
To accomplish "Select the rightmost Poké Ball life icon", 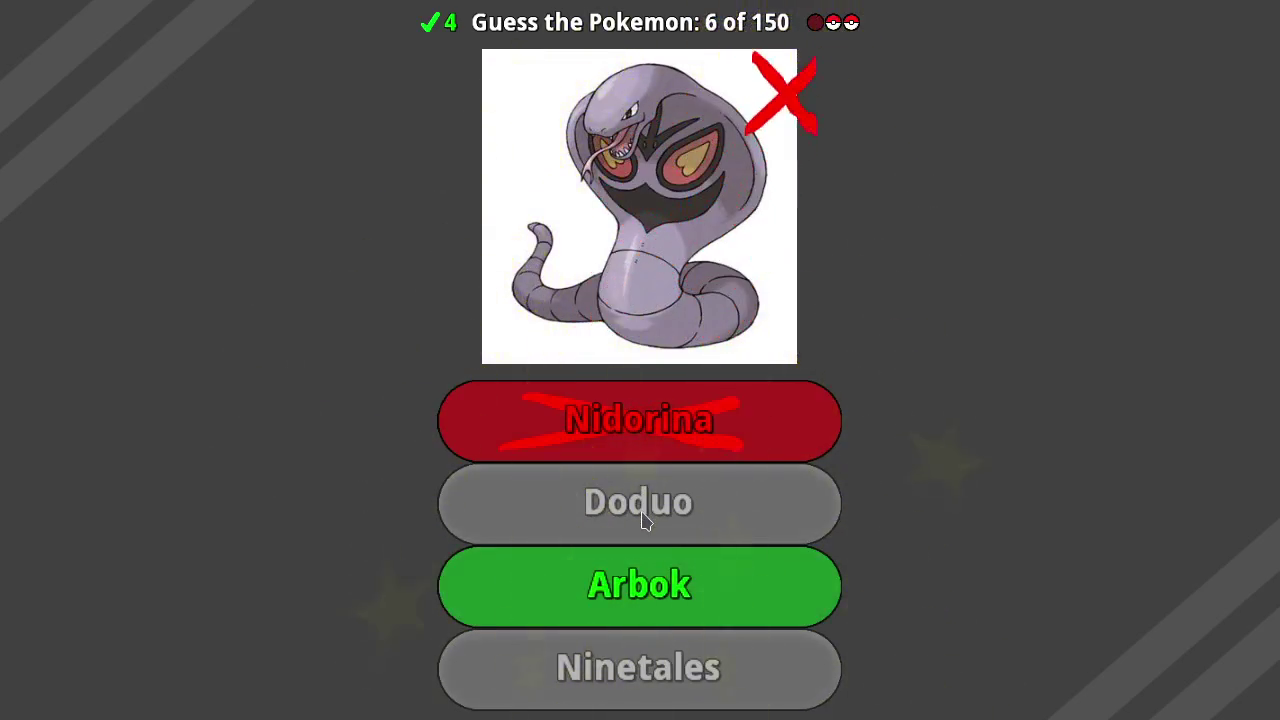I will point(851,22).
